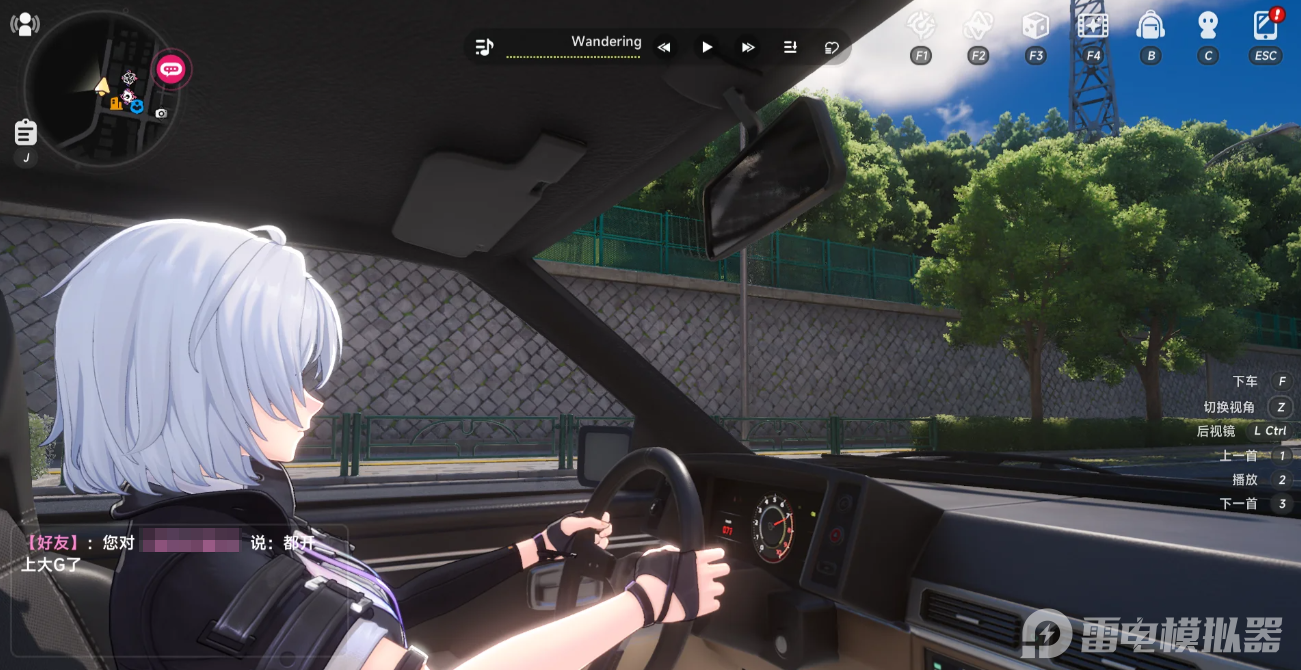Open the dice cube menu

[x=1036, y=25]
